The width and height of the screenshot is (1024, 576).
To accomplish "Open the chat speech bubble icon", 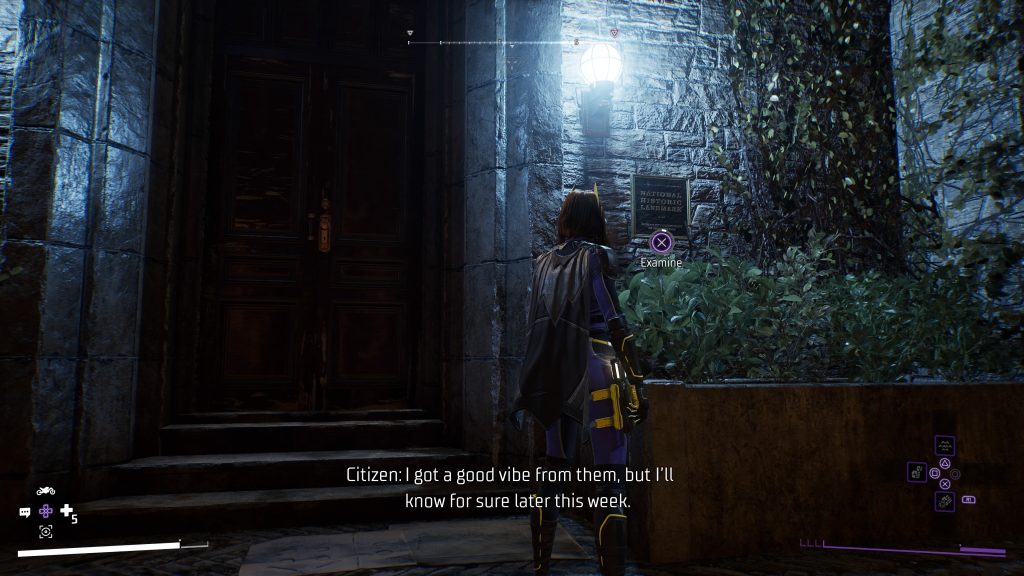I will pyautogui.click(x=25, y=511).
